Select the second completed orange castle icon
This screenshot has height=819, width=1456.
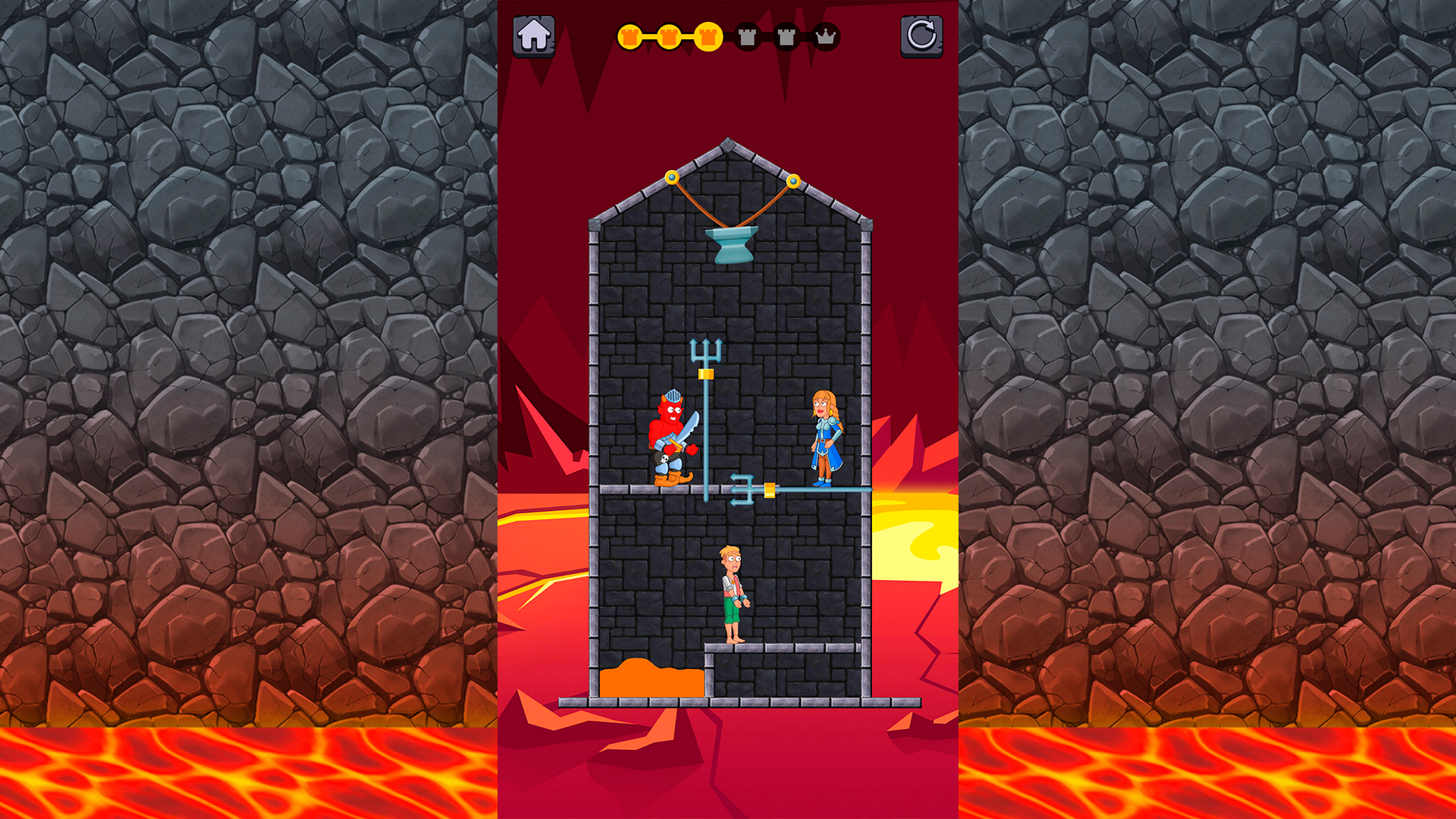[x=669, y=36]
